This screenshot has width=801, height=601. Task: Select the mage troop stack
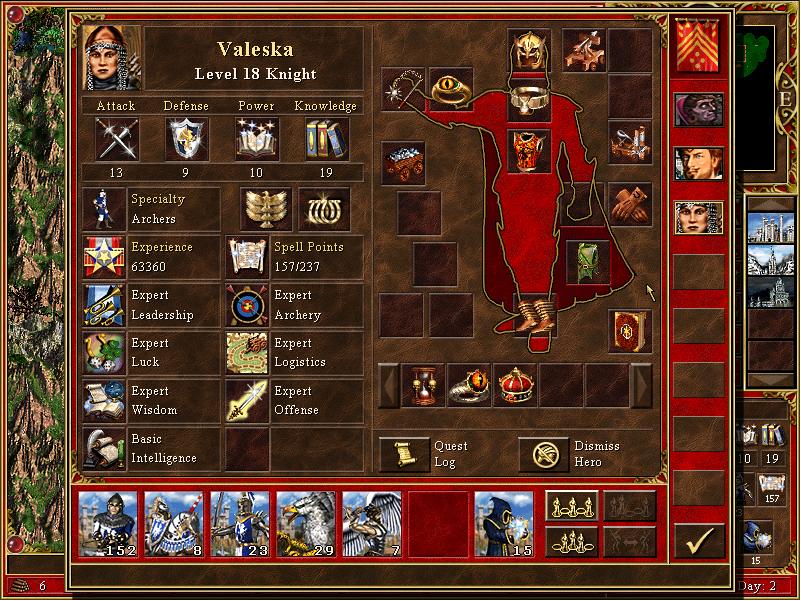[x=503, y=523]
